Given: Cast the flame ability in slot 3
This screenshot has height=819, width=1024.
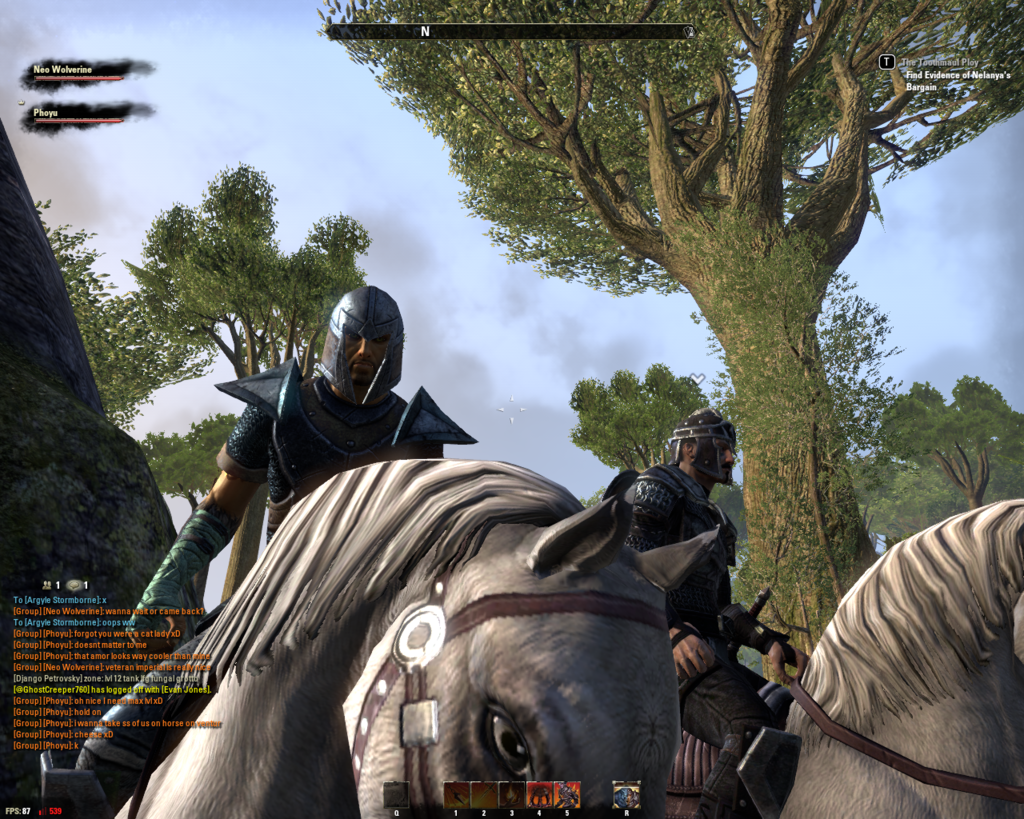Looking at the screenshot, I should pos(512,794).
